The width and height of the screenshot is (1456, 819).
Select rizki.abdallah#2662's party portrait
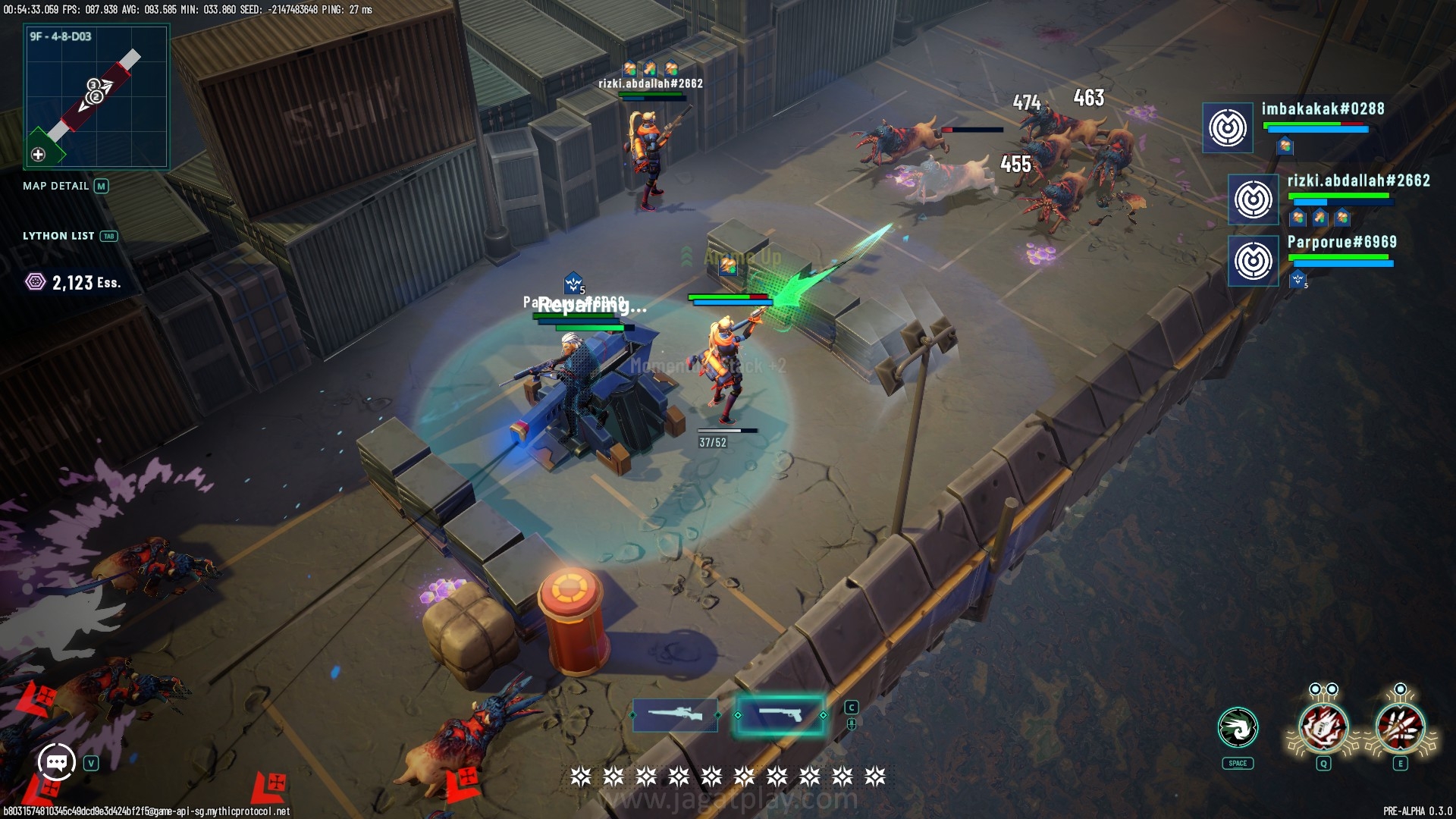click(x=1253, y=199)
